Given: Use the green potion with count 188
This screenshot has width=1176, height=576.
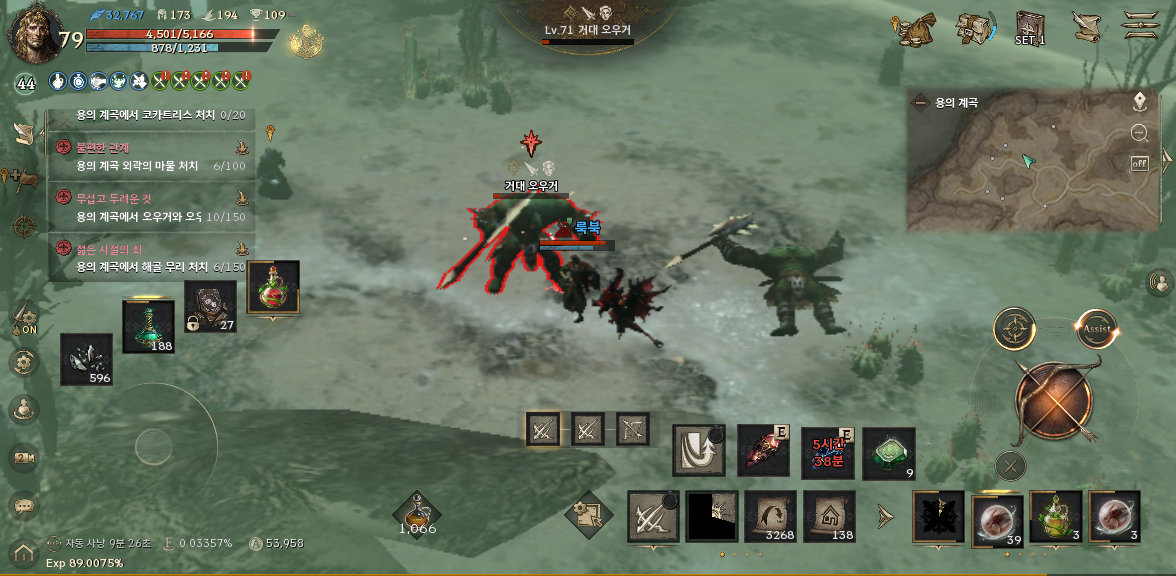Looking at the screenshot, I should point(148,325).
